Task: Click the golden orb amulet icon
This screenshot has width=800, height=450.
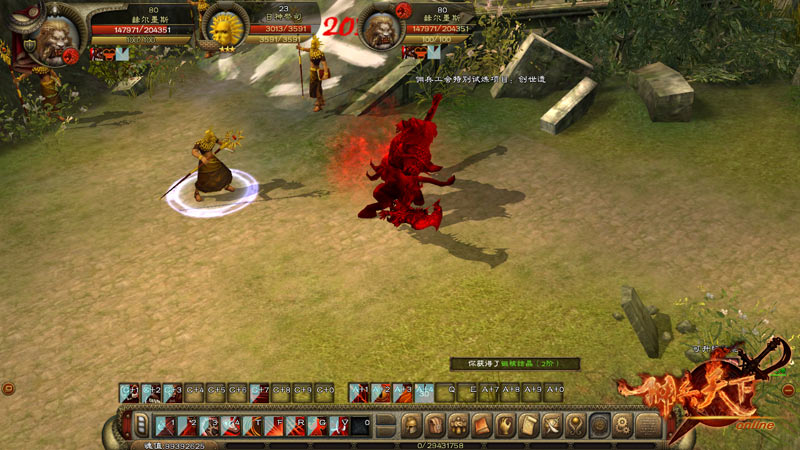Action: tap(575, 426)
